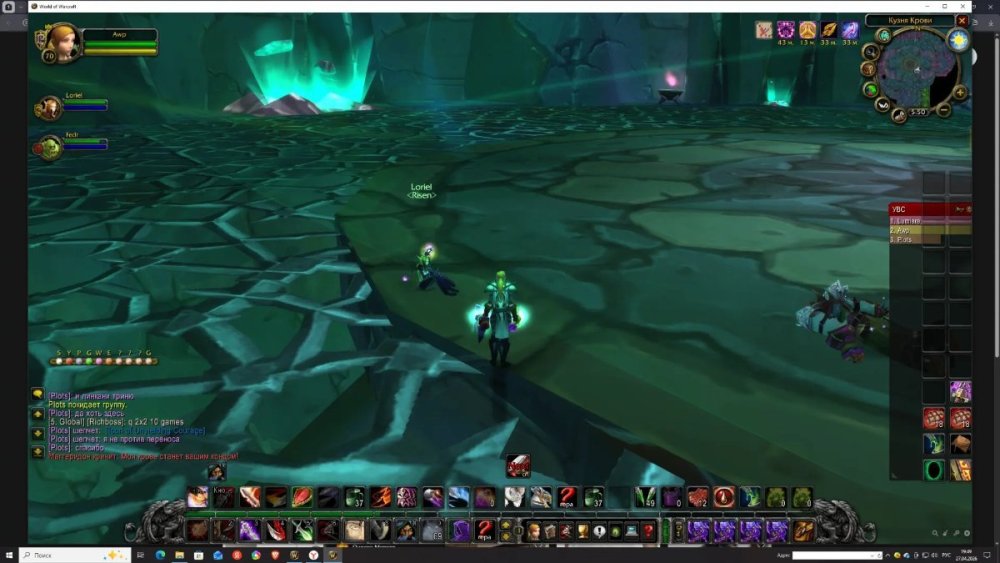
Task: Click the purple star buff icon
Action: (786, 30)
